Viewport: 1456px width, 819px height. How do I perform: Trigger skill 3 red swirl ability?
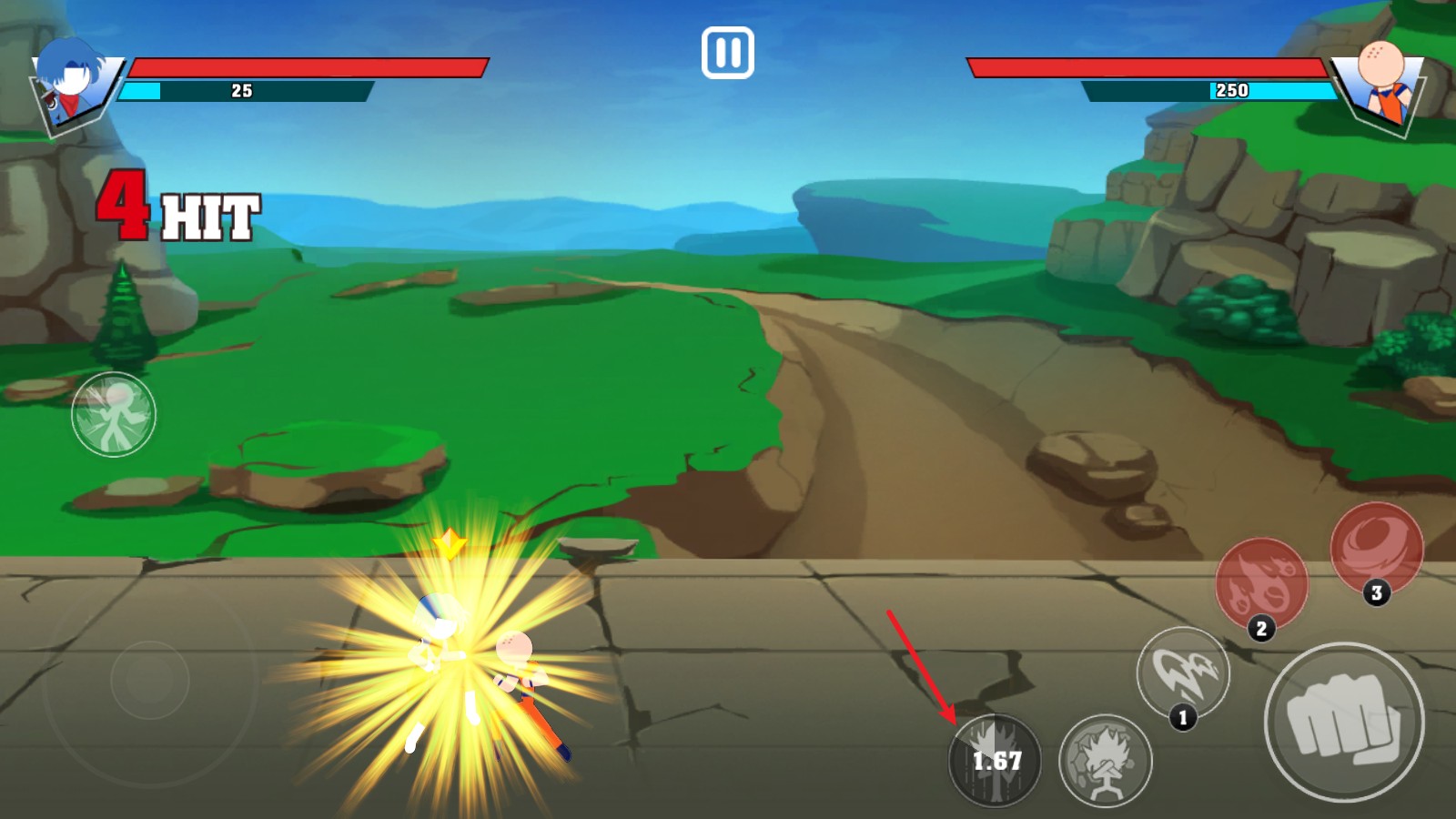tap(1375, 548)
